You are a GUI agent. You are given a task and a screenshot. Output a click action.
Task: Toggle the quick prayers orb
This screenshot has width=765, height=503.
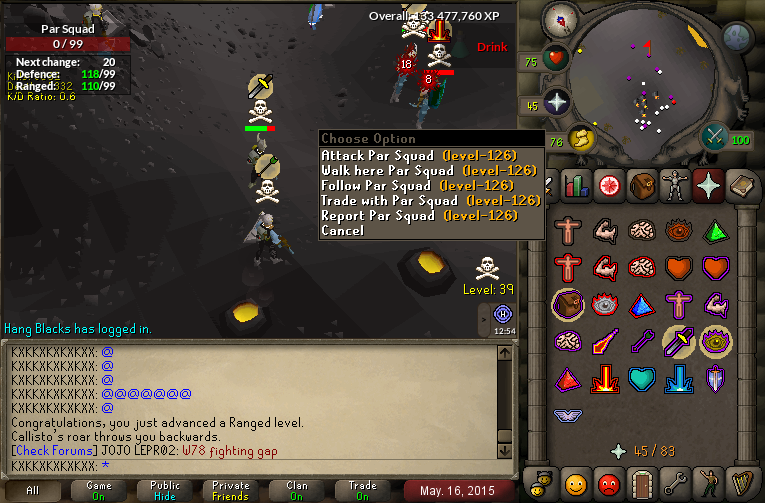pos(556,103)
